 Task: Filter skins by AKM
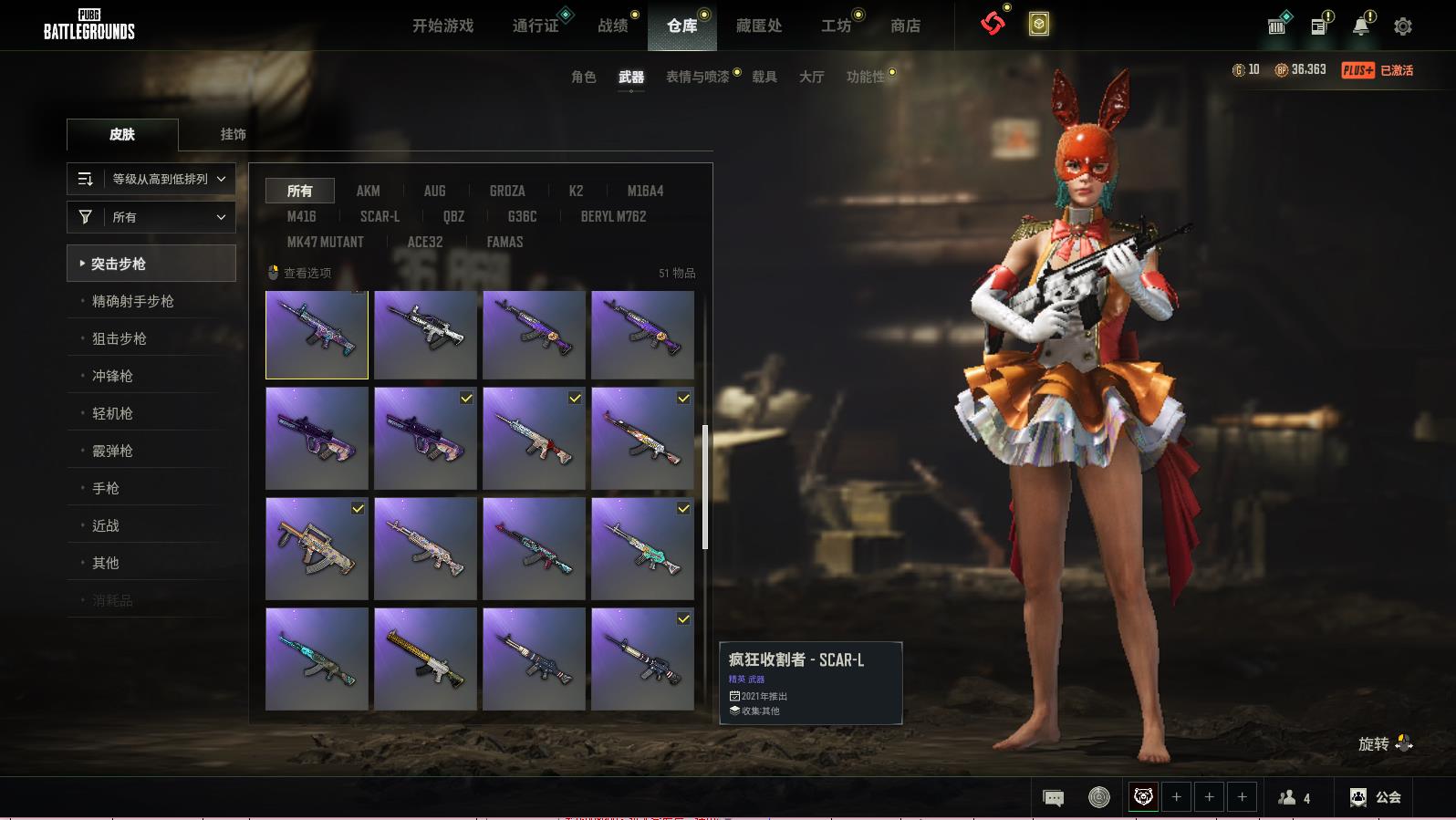pyautogui.click(x=368, y=191)
